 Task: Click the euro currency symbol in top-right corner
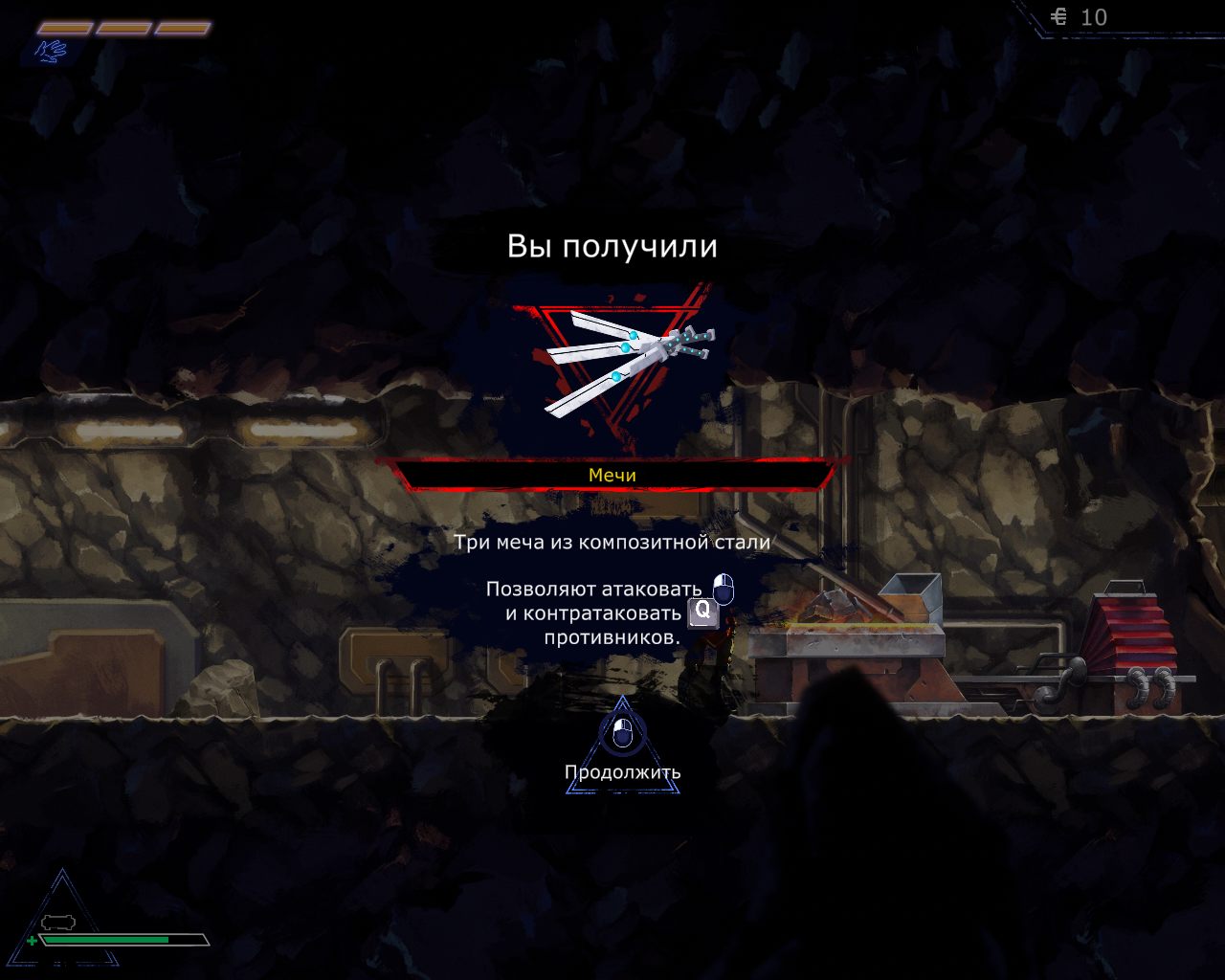click(1060, 17)
